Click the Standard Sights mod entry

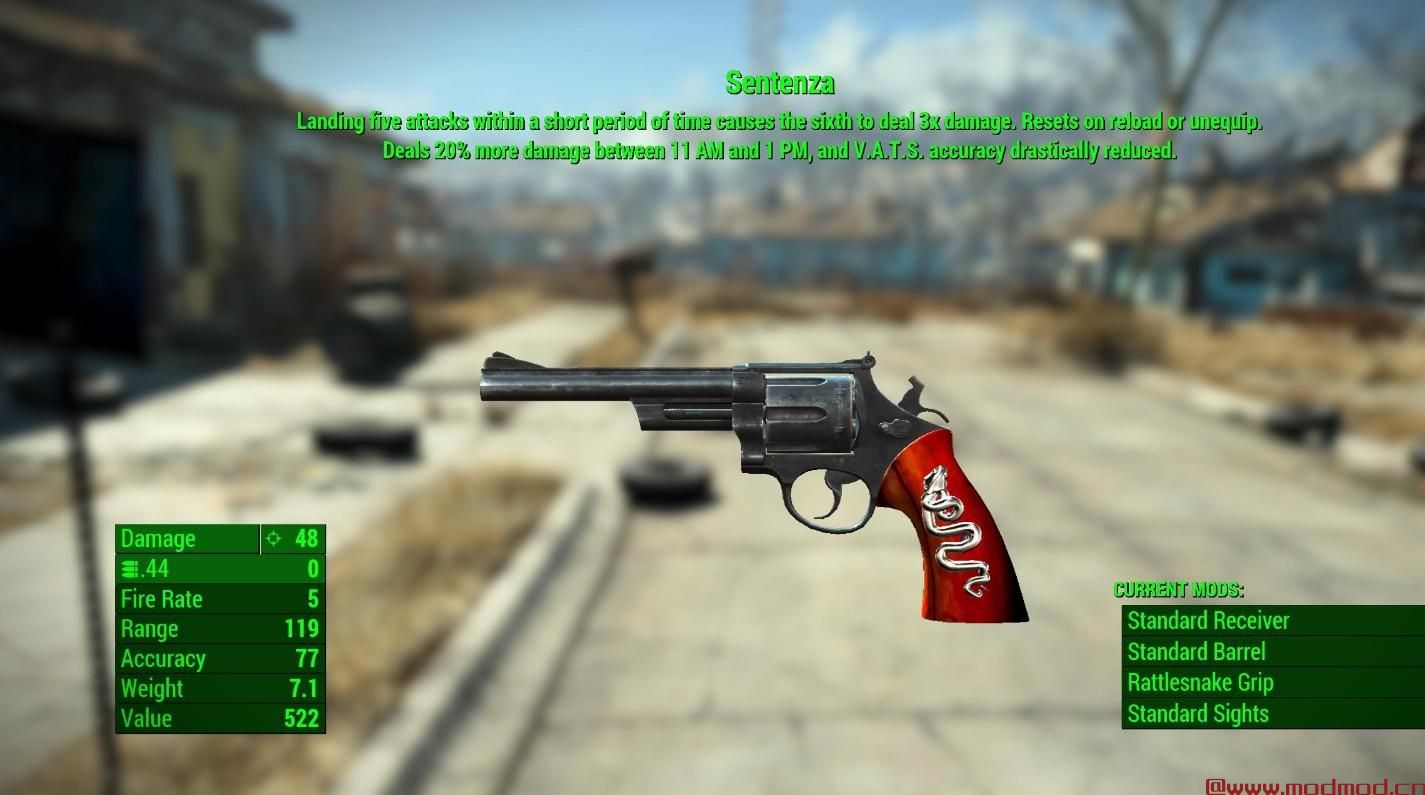click(x=1198, y=714)
